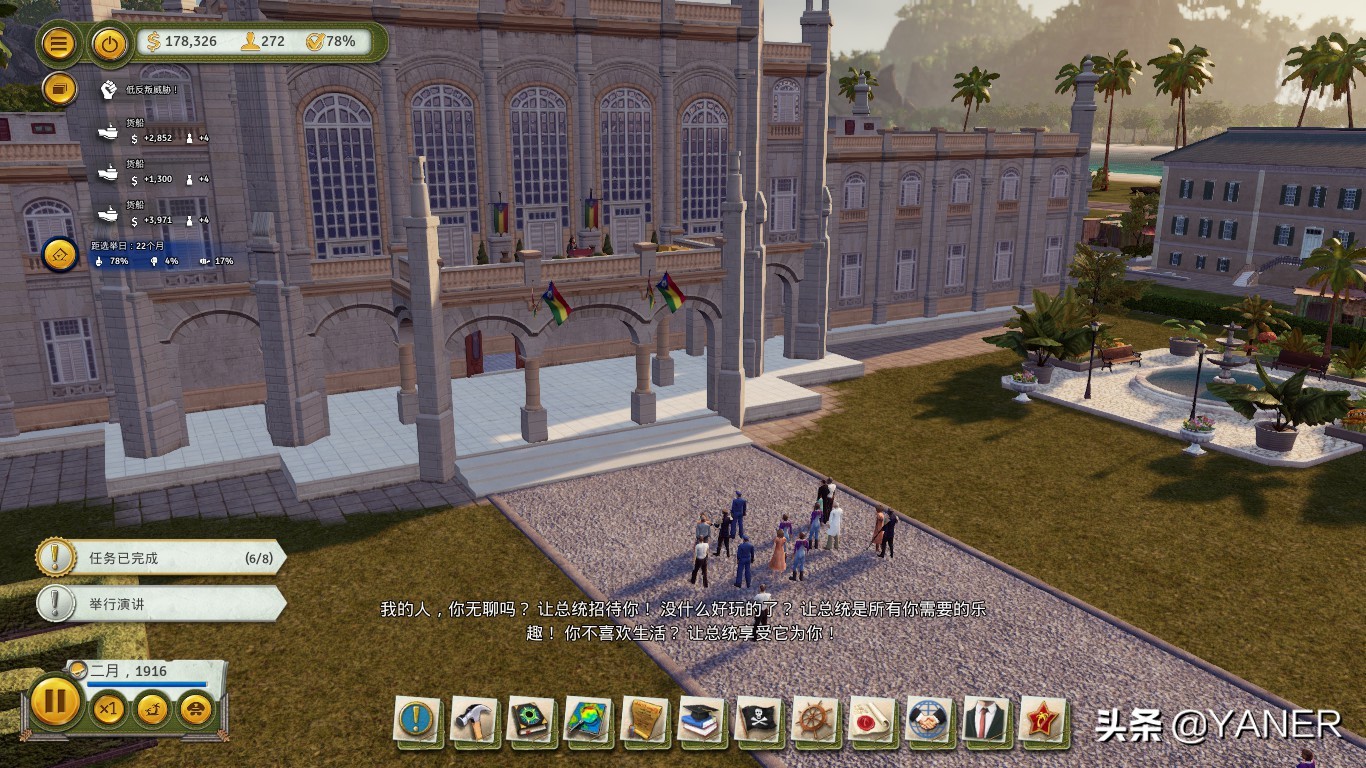Open the exclamation mark tasks toolbar icon
This screenshot has width=1366, height=768.
click(x=417, y=720)
